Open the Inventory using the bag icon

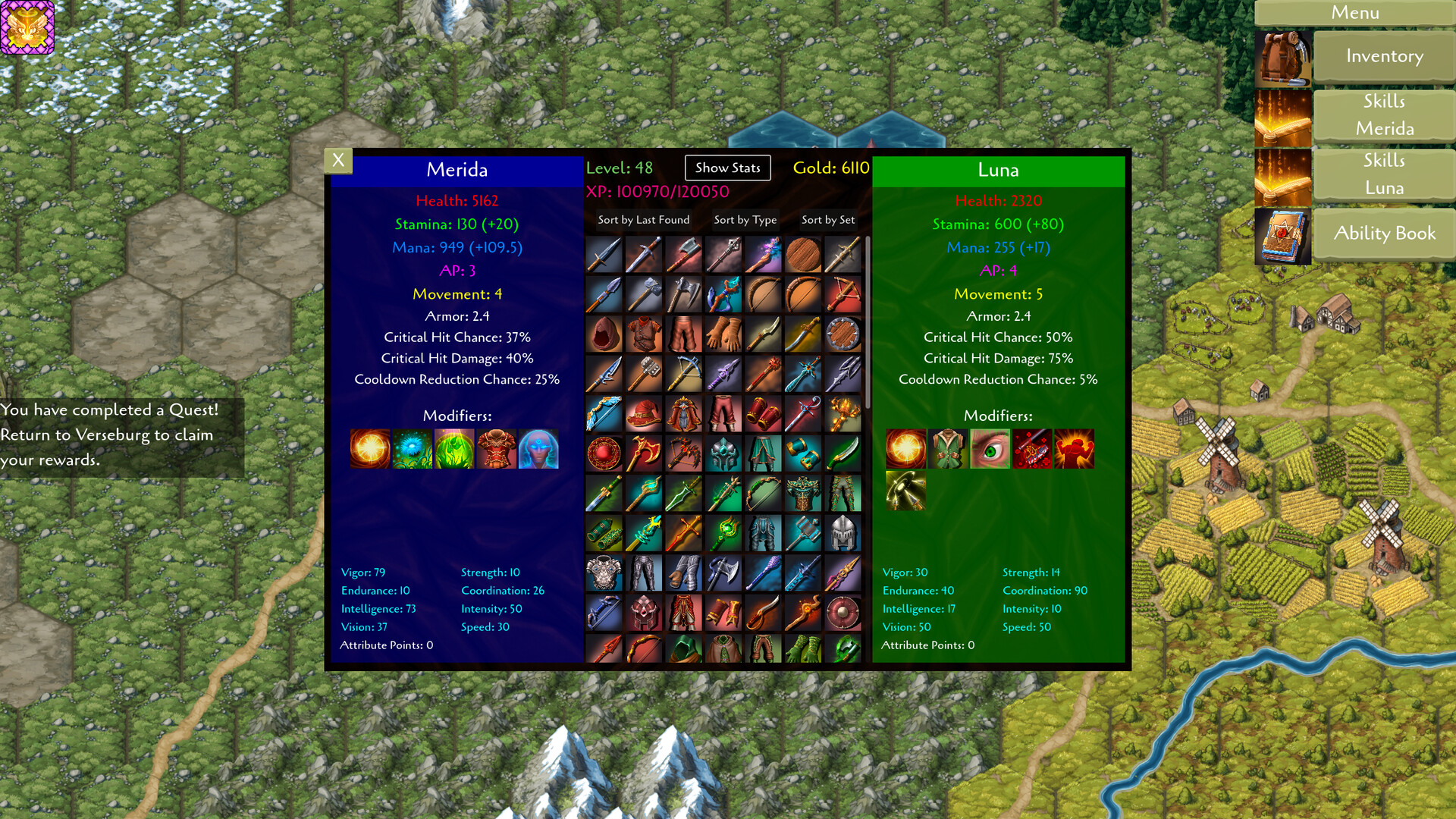1284,57
